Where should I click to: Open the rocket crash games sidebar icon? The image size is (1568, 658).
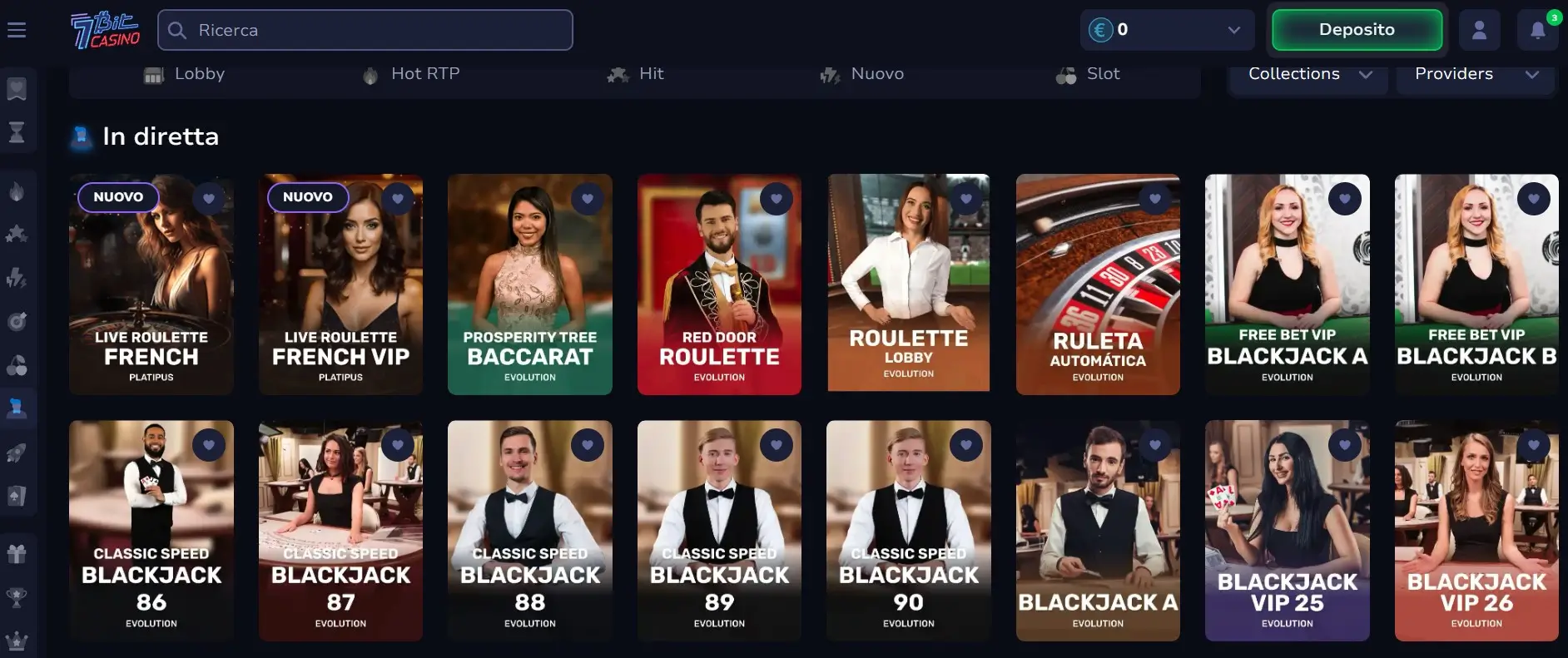(x=16, y=452)
